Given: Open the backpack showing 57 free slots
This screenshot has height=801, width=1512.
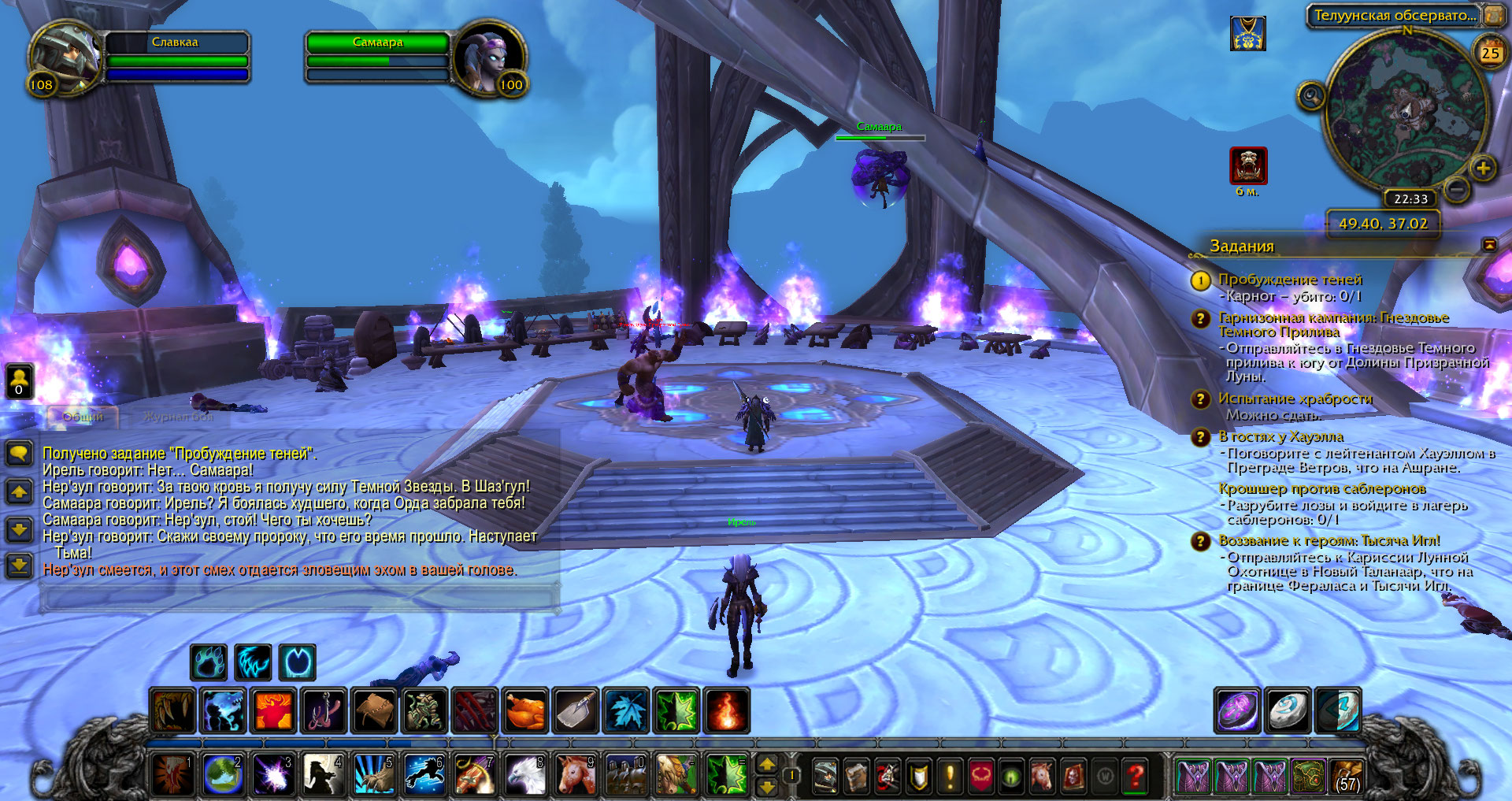Looking at the screenshot, I should tap(1347, 776).
